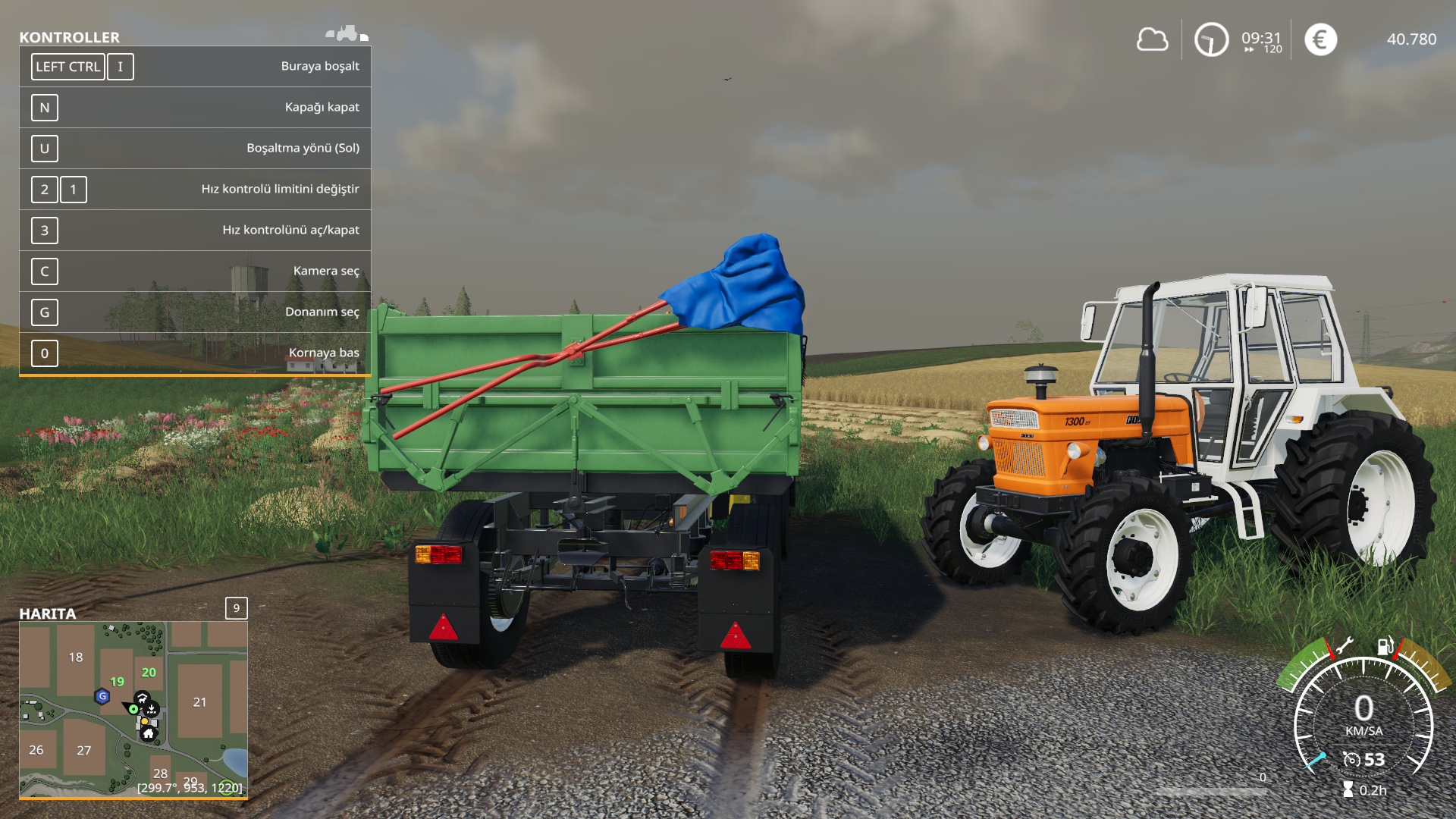Select the tractor-trailer icon above the controls list
Image resolution: width=1456 pixels, height=819 pixels.
[x=347, y=34]
